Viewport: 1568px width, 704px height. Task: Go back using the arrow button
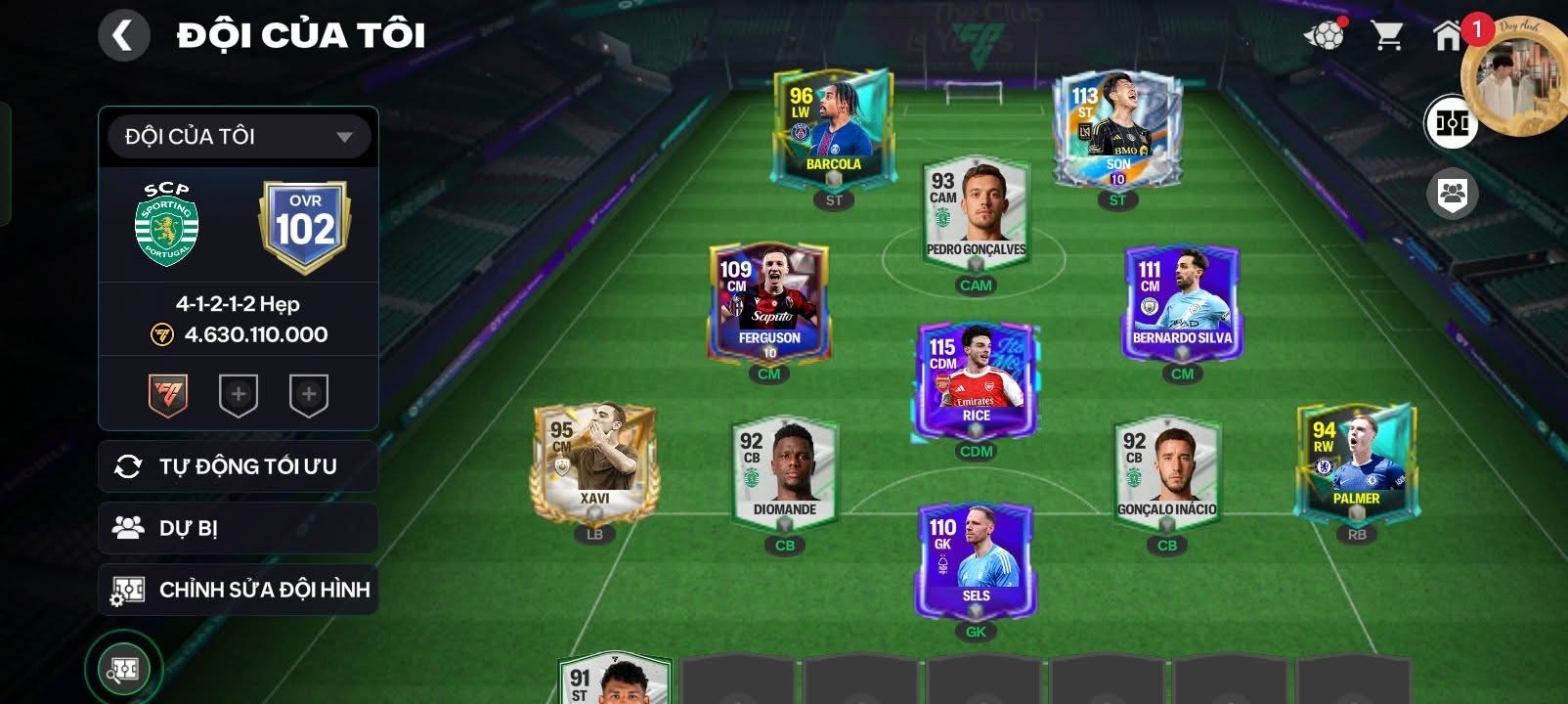coord(123,36)
